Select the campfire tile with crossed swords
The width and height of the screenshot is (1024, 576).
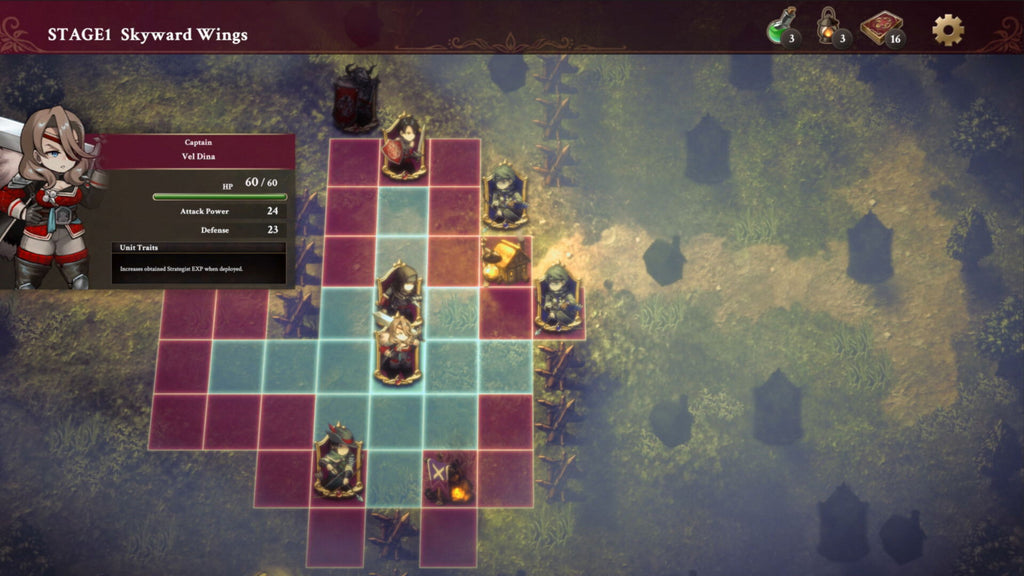click(x=448, y=479)
